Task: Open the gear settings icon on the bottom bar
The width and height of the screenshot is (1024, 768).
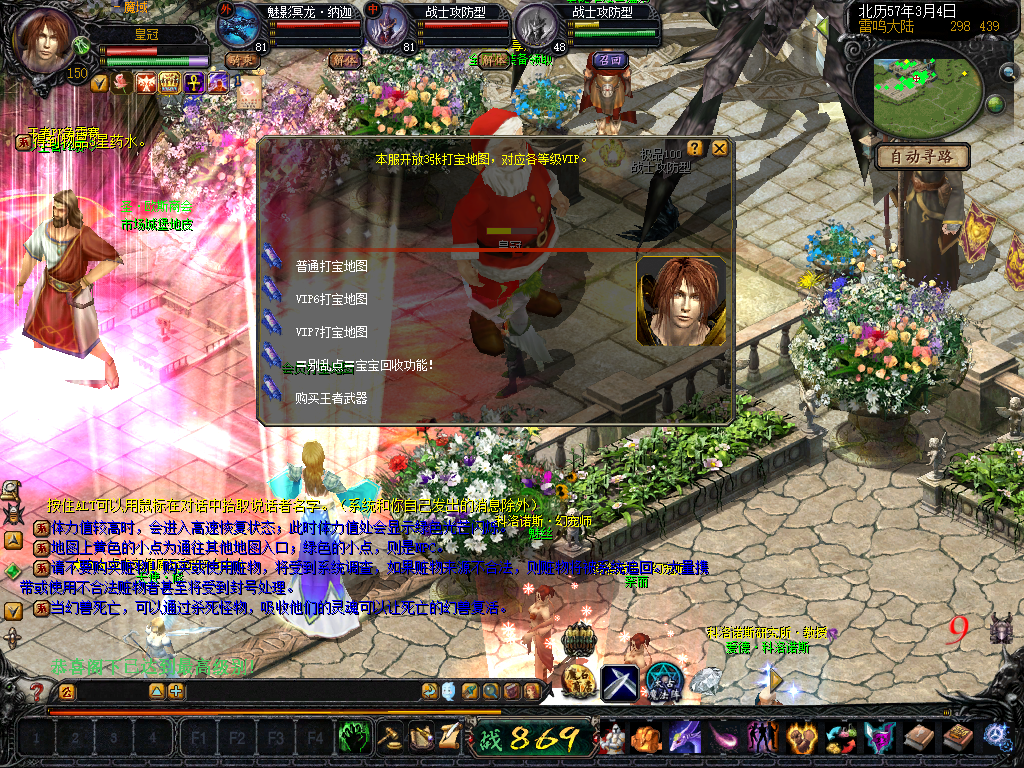Action: [996, 738]
